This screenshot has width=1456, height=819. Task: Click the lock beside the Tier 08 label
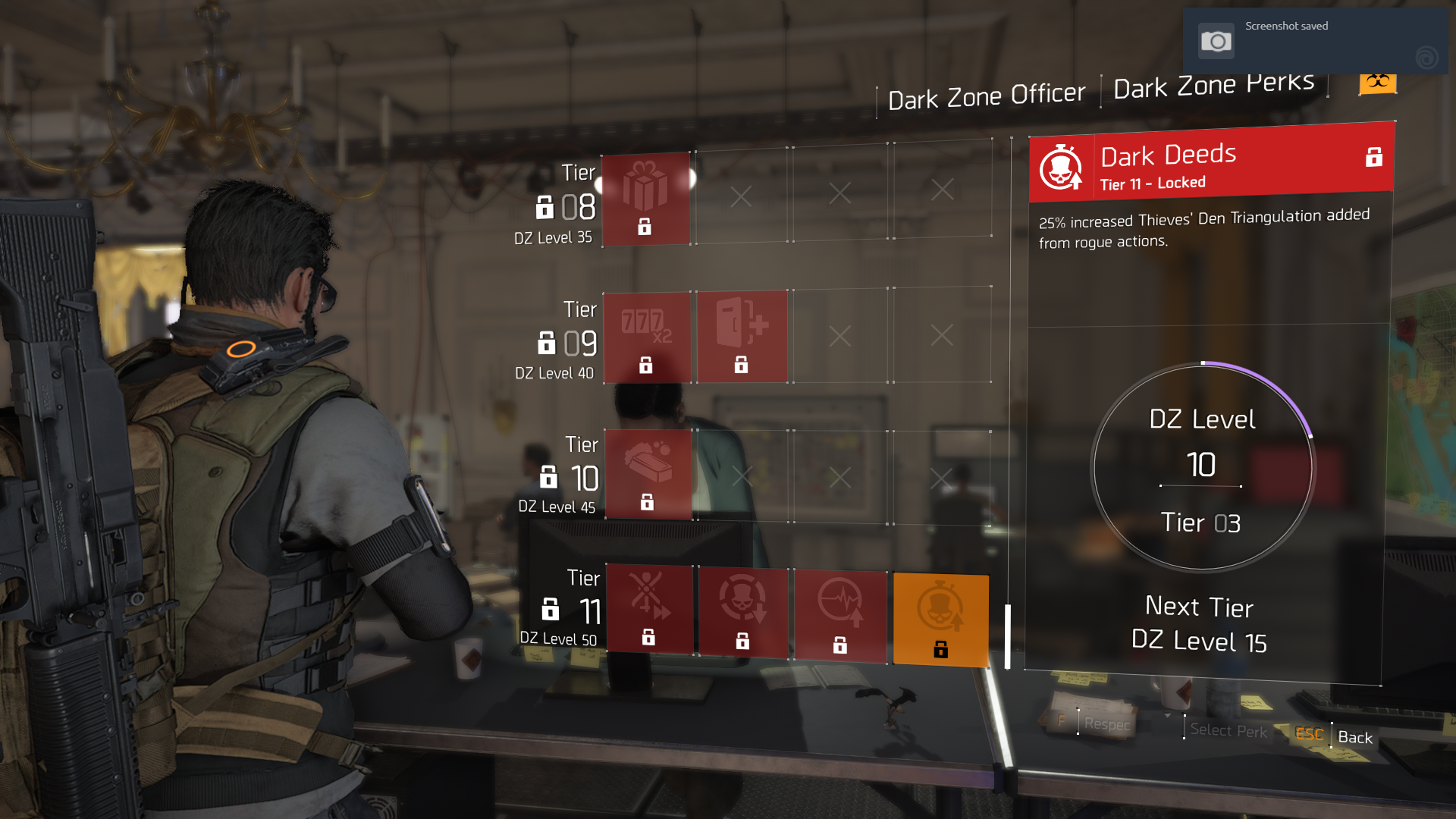pos(547,205)
